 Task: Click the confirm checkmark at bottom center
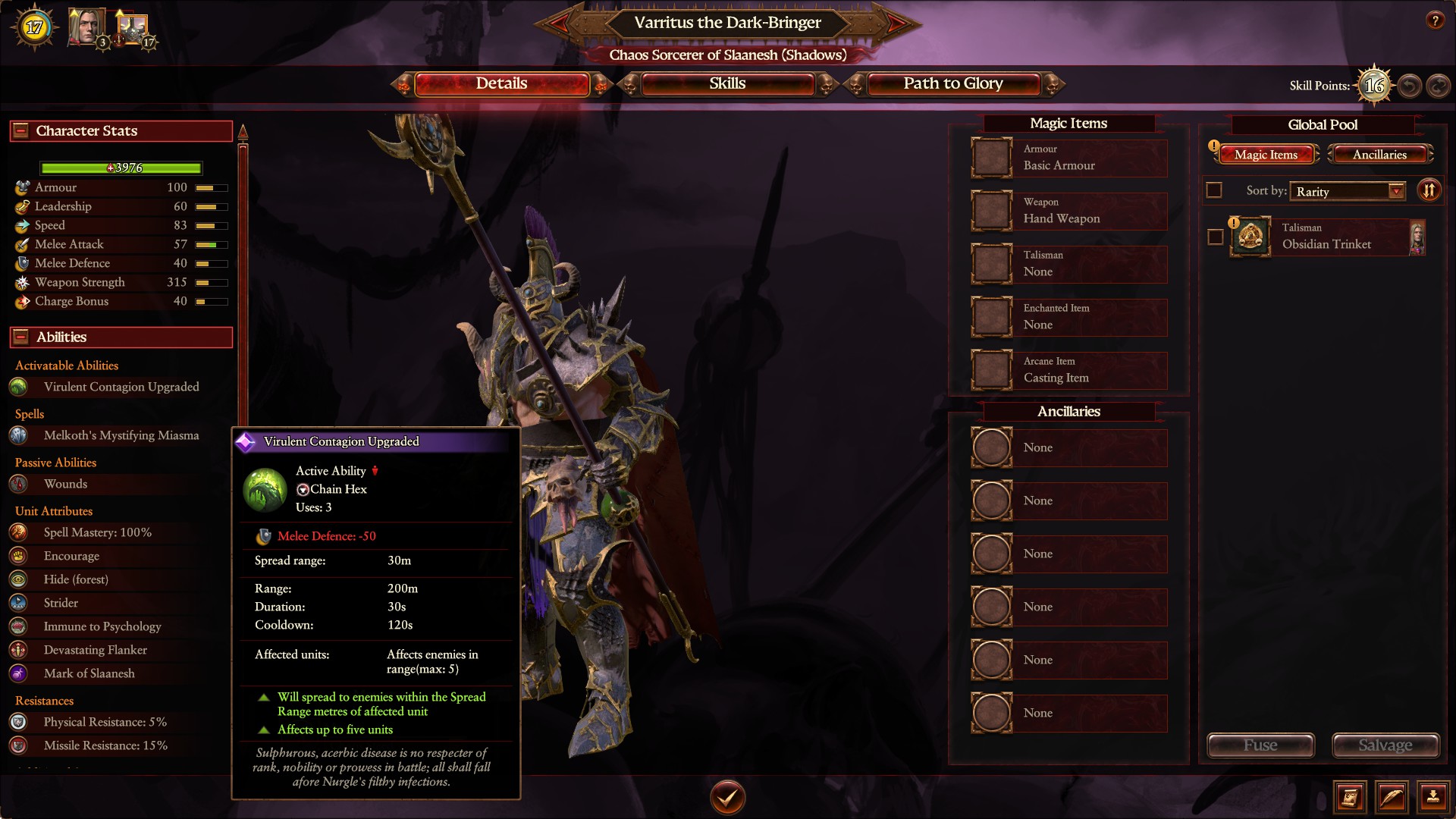point(727,797)
